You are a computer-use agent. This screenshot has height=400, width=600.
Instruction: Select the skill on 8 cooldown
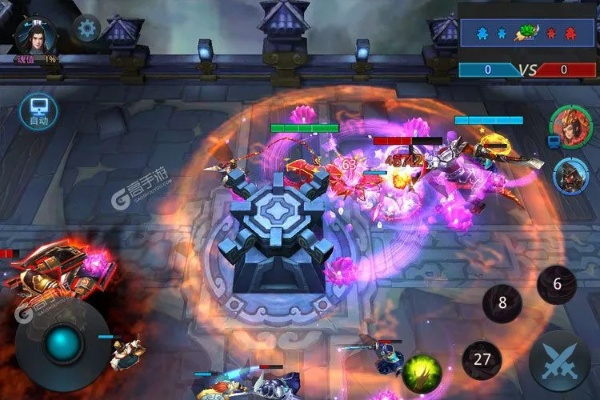(502, 302)
